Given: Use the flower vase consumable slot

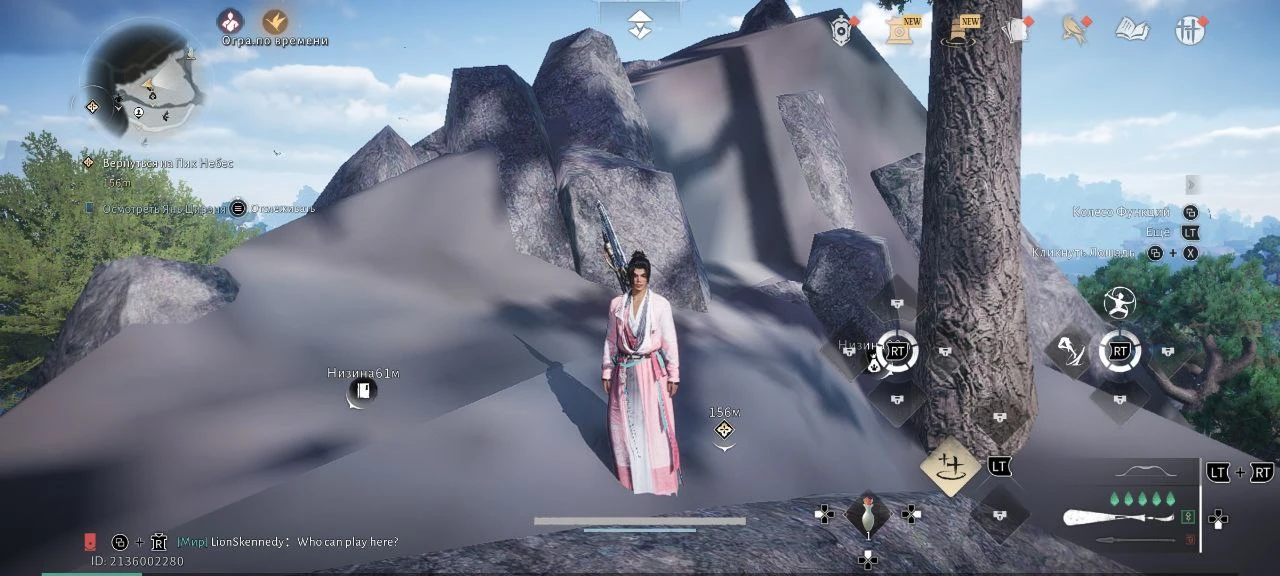Looking at the screenshot, I should (x=867, y=514).
